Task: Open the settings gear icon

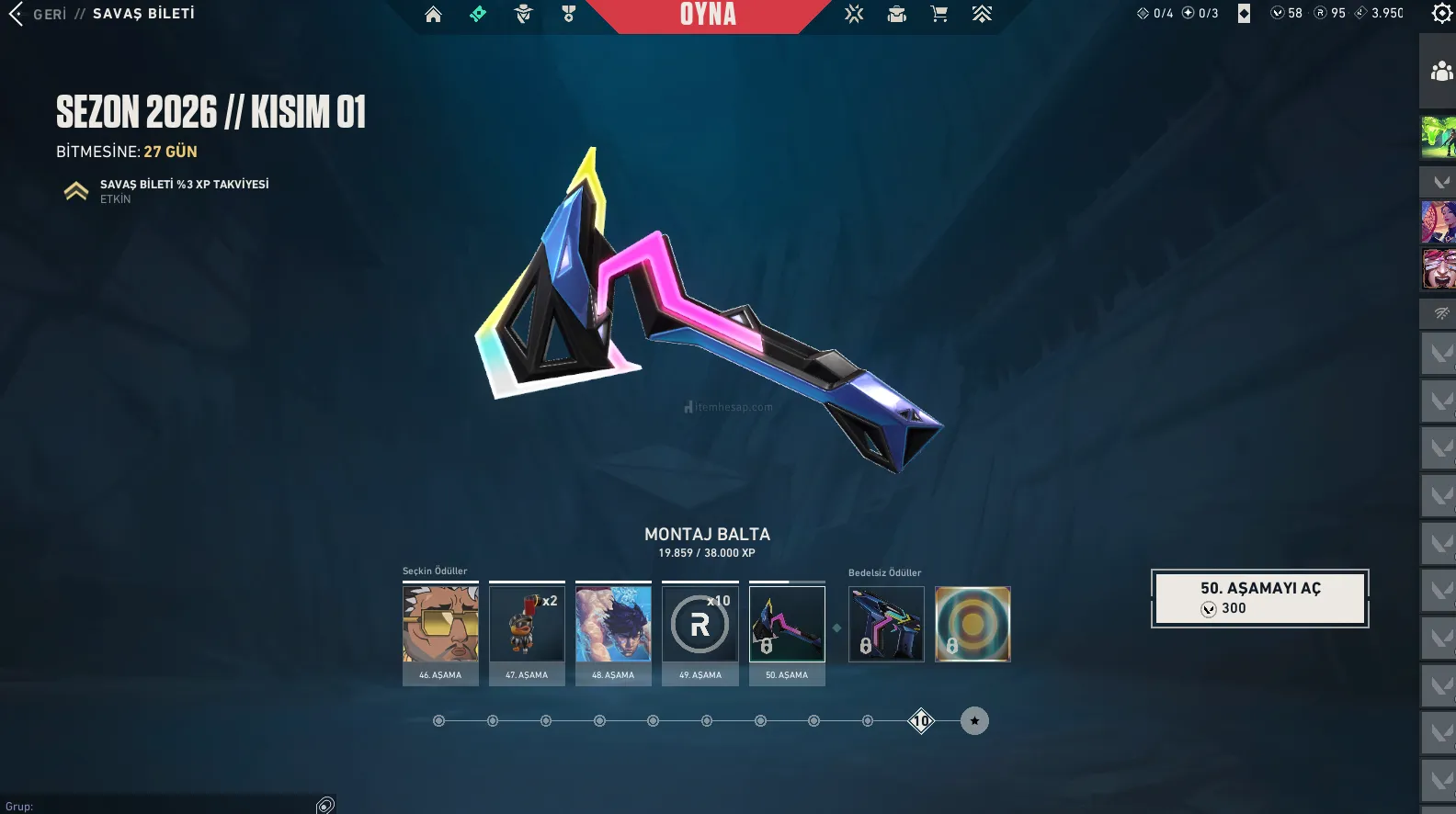Action: [x=1442, y=14]
